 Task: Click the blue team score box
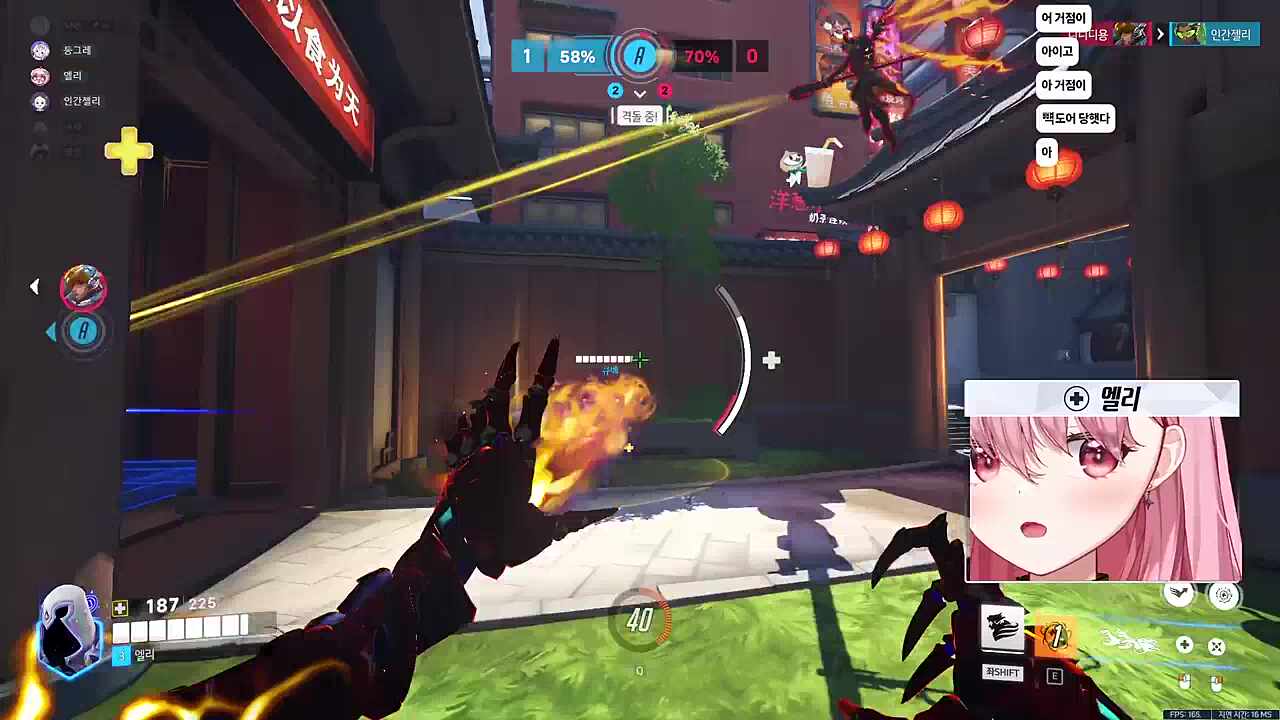[x=526, y=56]
